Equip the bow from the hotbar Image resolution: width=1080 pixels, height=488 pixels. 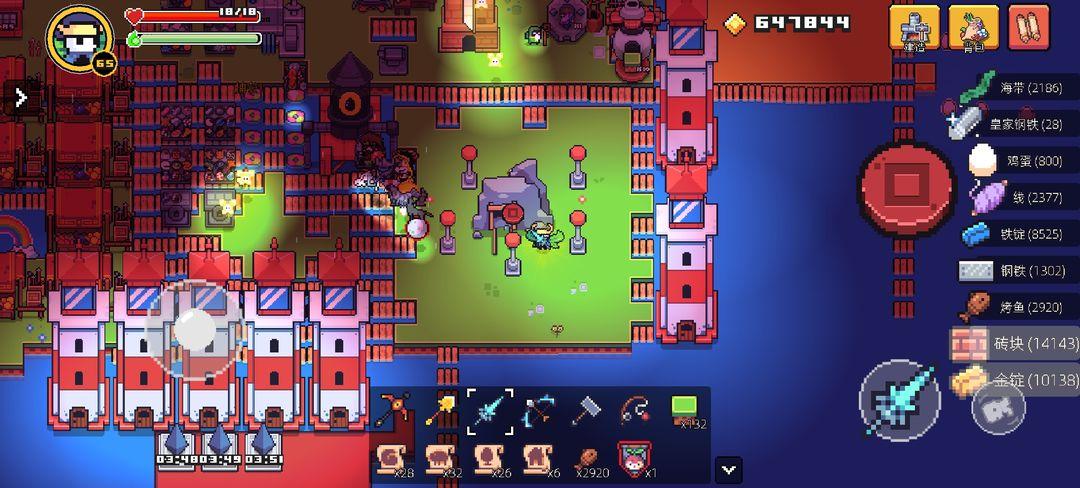point(538,410)
